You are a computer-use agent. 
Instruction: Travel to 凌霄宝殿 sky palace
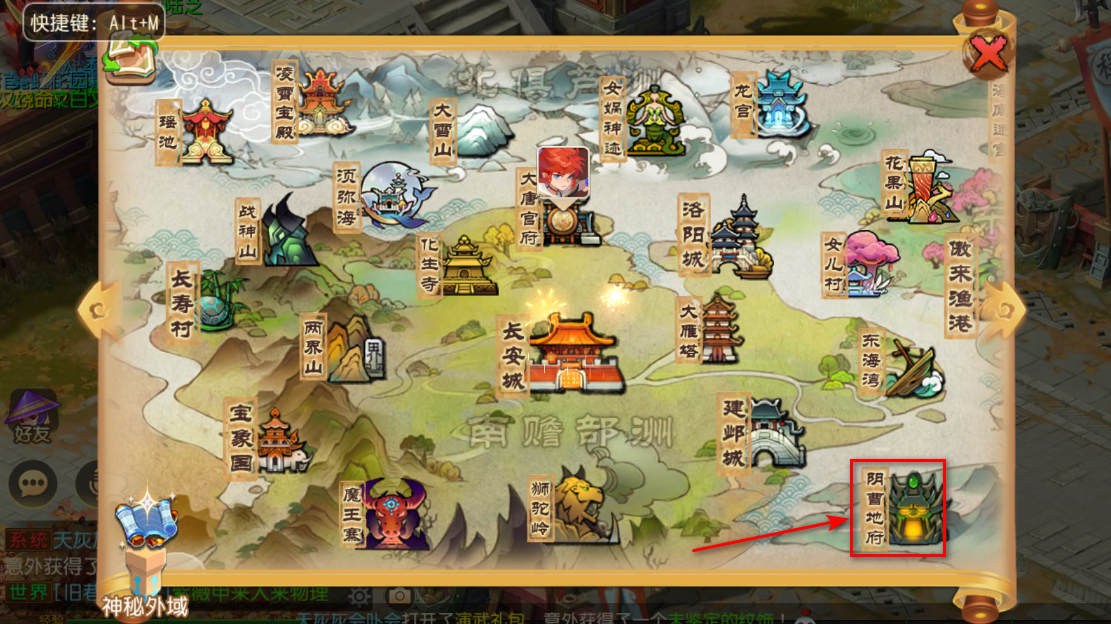[x=322, y=100]
